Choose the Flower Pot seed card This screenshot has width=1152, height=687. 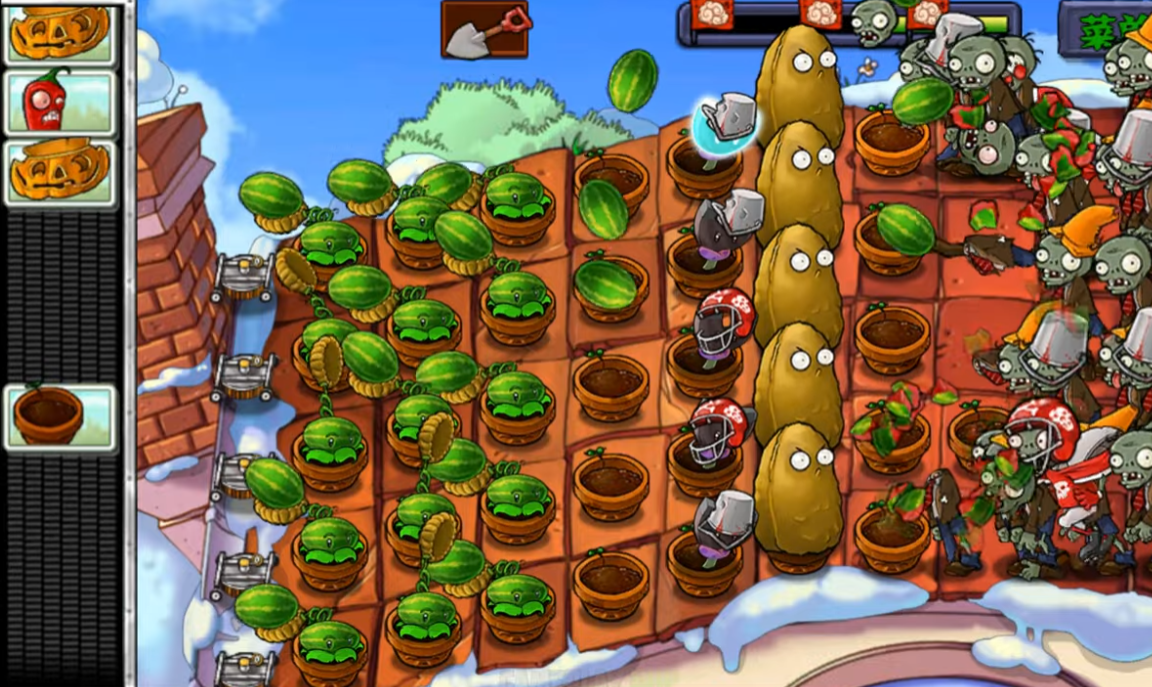point(59,417)
